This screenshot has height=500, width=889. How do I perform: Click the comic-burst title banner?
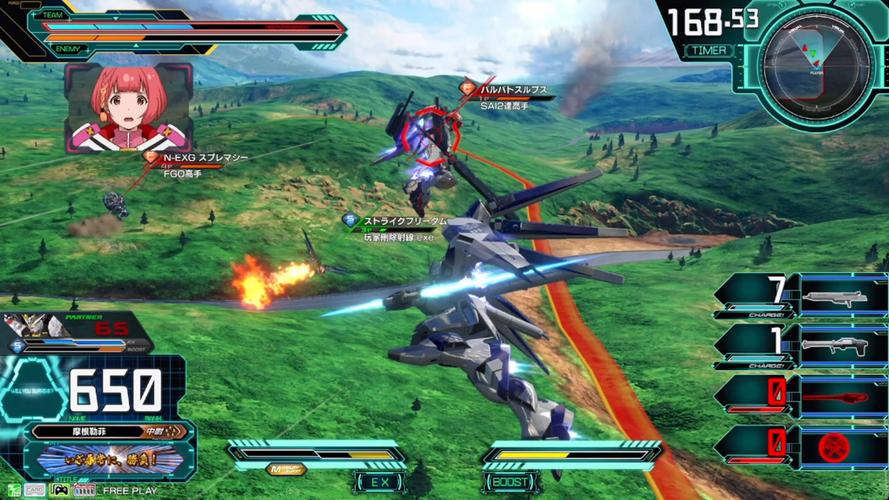[110, 458]
